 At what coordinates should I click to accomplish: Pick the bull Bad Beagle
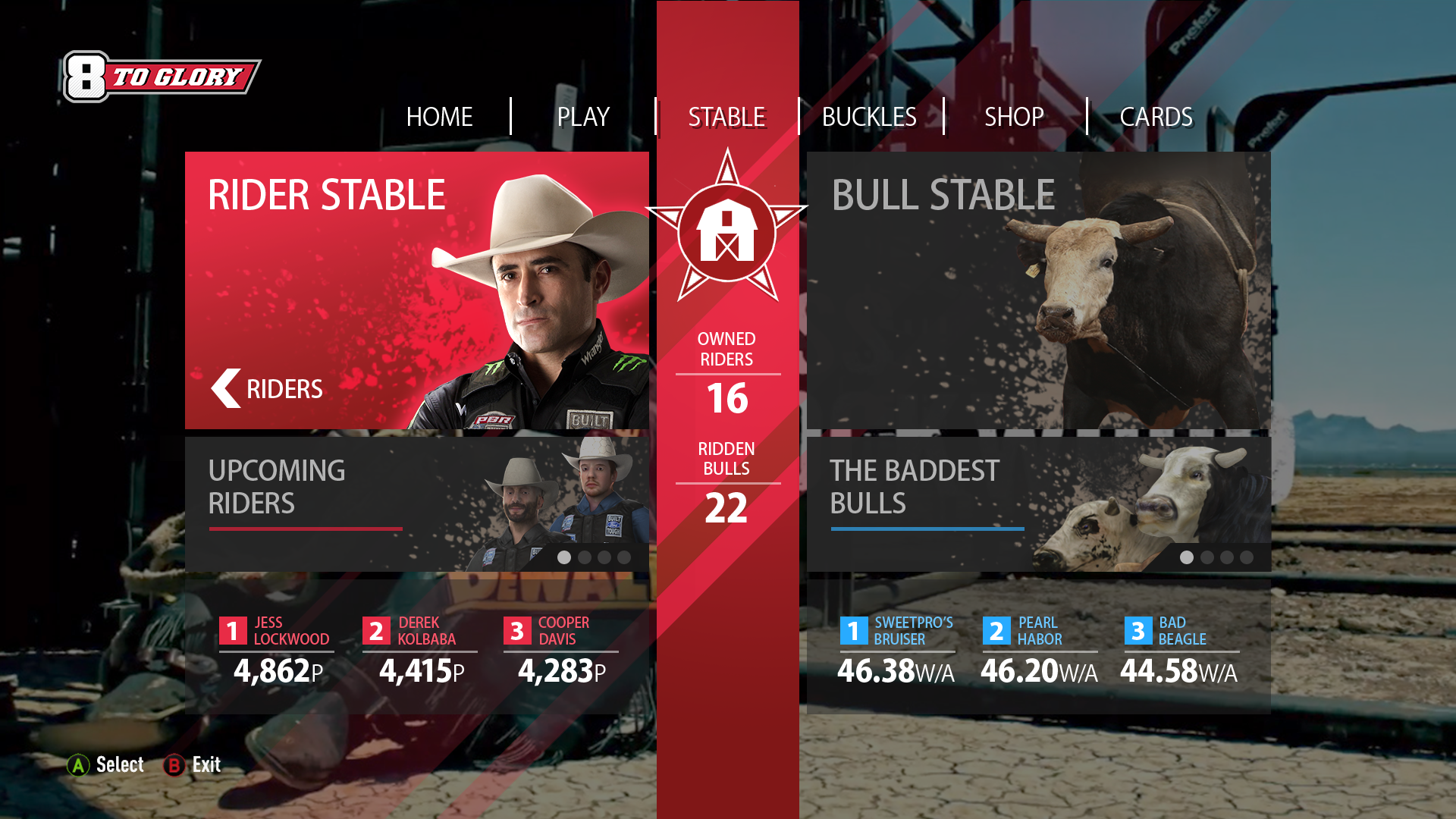point(1180,650)
